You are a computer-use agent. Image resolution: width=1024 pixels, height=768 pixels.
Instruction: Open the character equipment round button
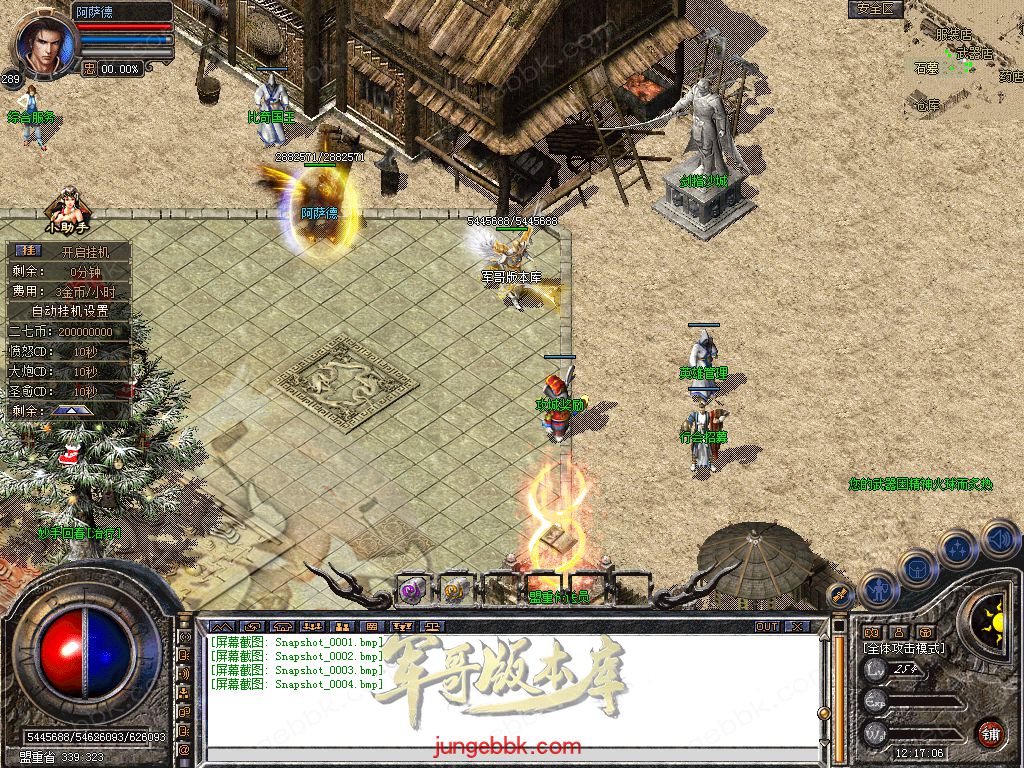(877, 589)
